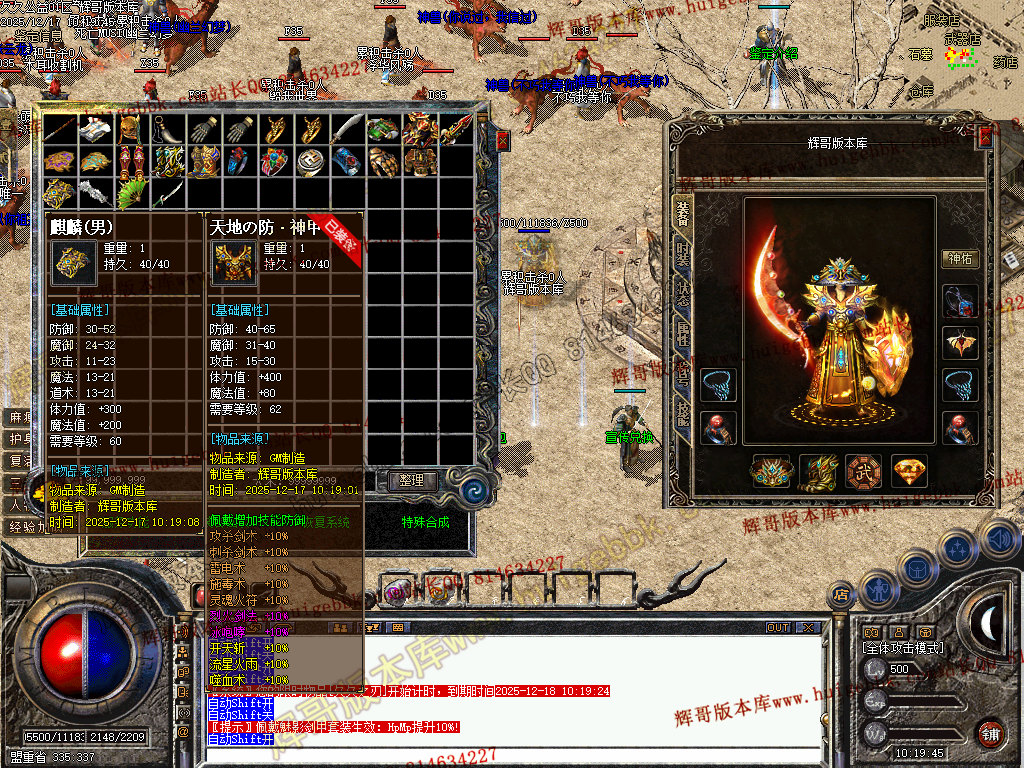Open the 铺 stall button
1024x768 pixels.
pos(990,731)
